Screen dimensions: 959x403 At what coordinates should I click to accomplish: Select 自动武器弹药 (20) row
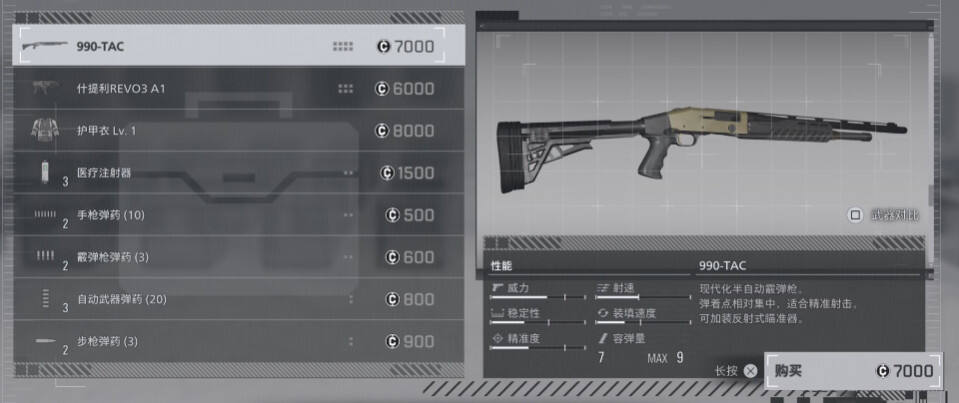(238, 299)
